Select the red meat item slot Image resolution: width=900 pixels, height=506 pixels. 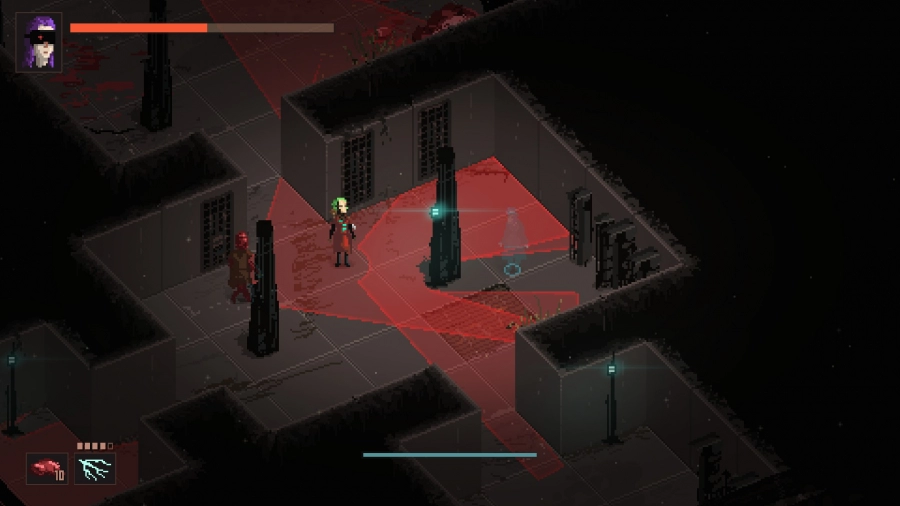pyautogui.click(x=46, y=468)
